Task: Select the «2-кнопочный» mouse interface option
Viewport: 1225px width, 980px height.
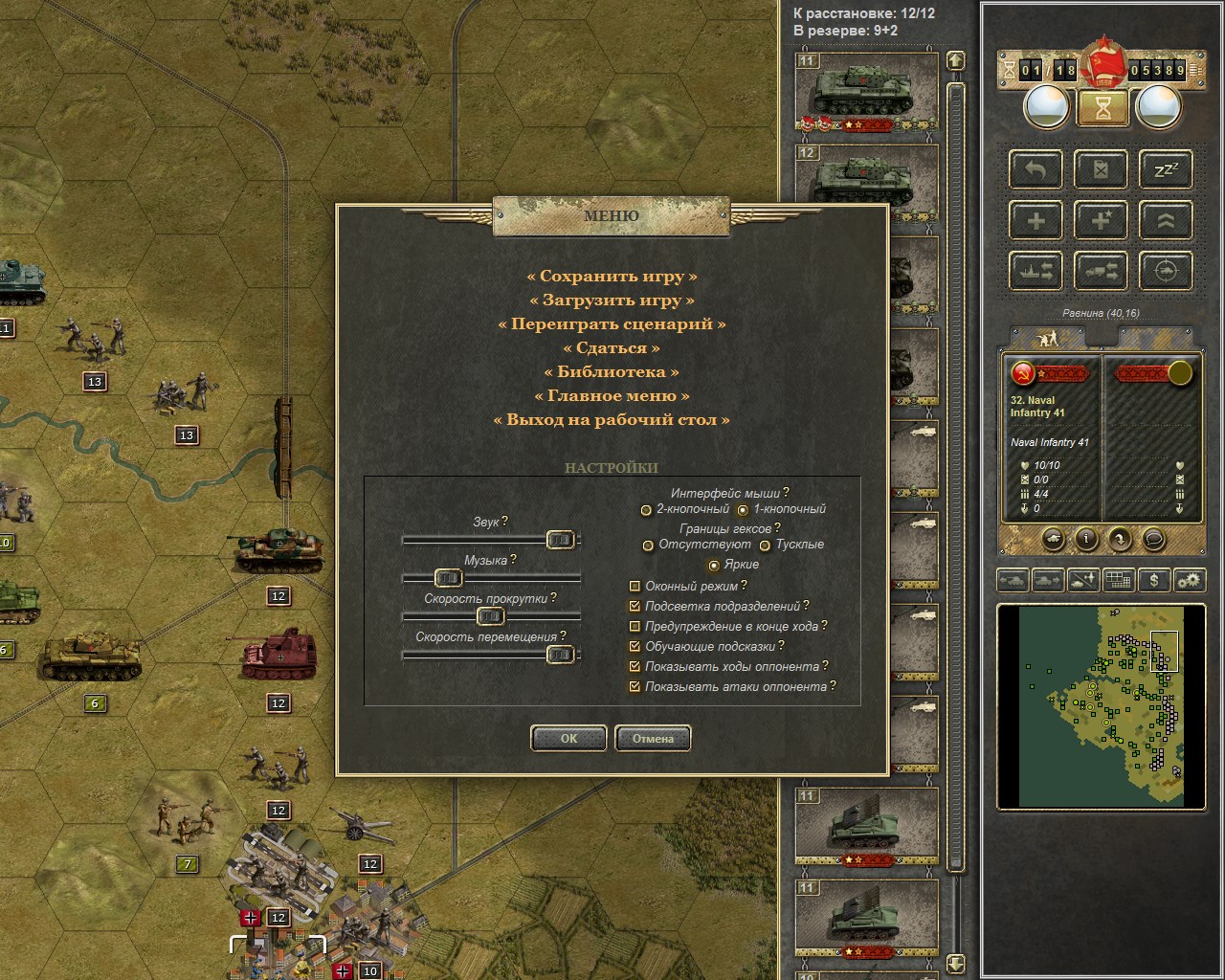Action: point(646,510)
